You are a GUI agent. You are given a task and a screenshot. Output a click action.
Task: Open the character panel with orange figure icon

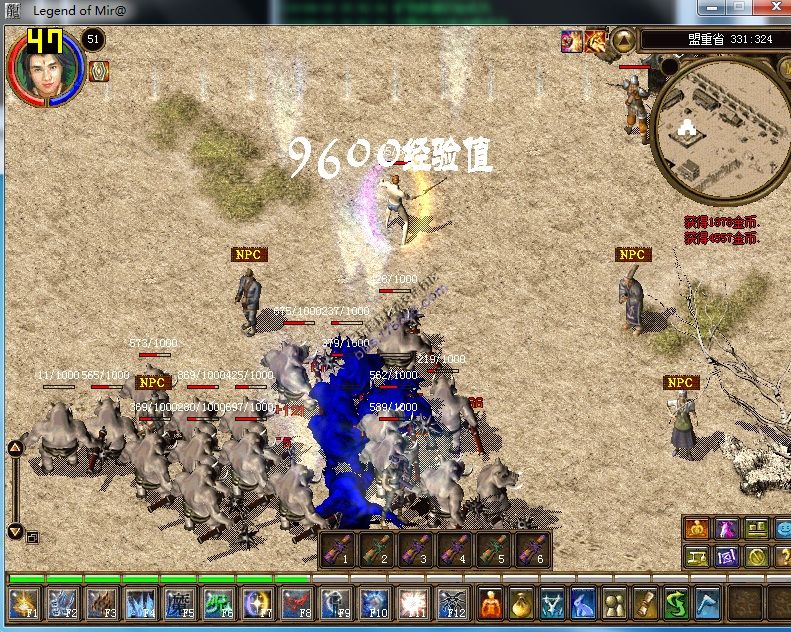pyautogui.click(x=491, y=603)
